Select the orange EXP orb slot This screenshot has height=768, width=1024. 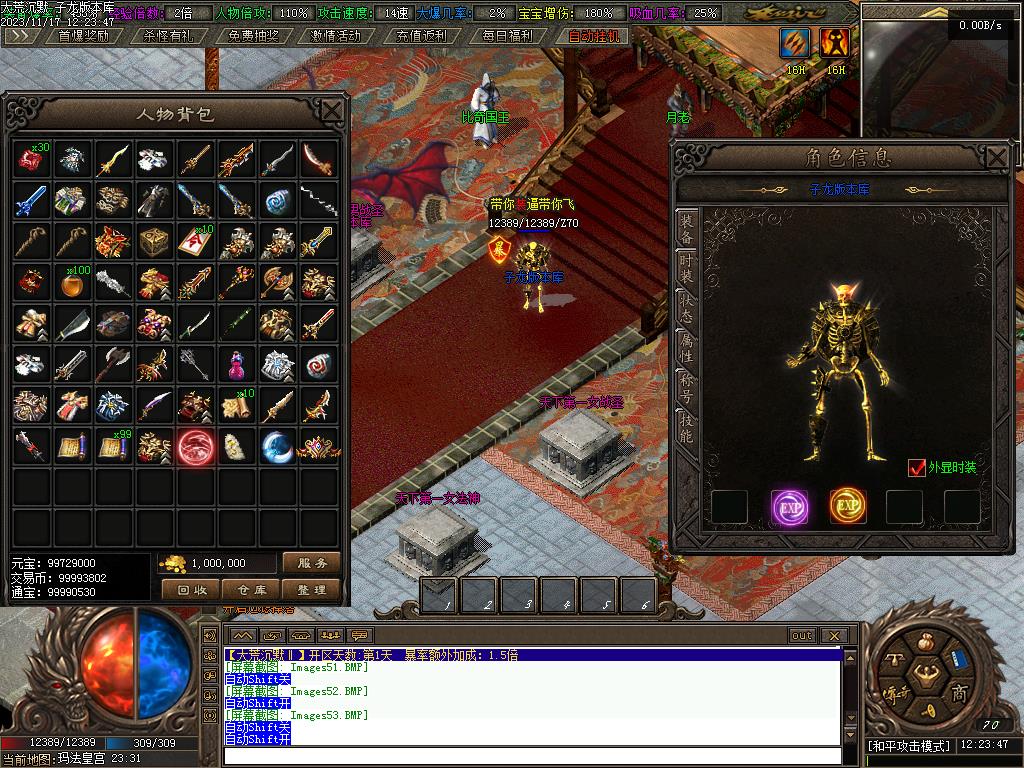click(848, 507)
